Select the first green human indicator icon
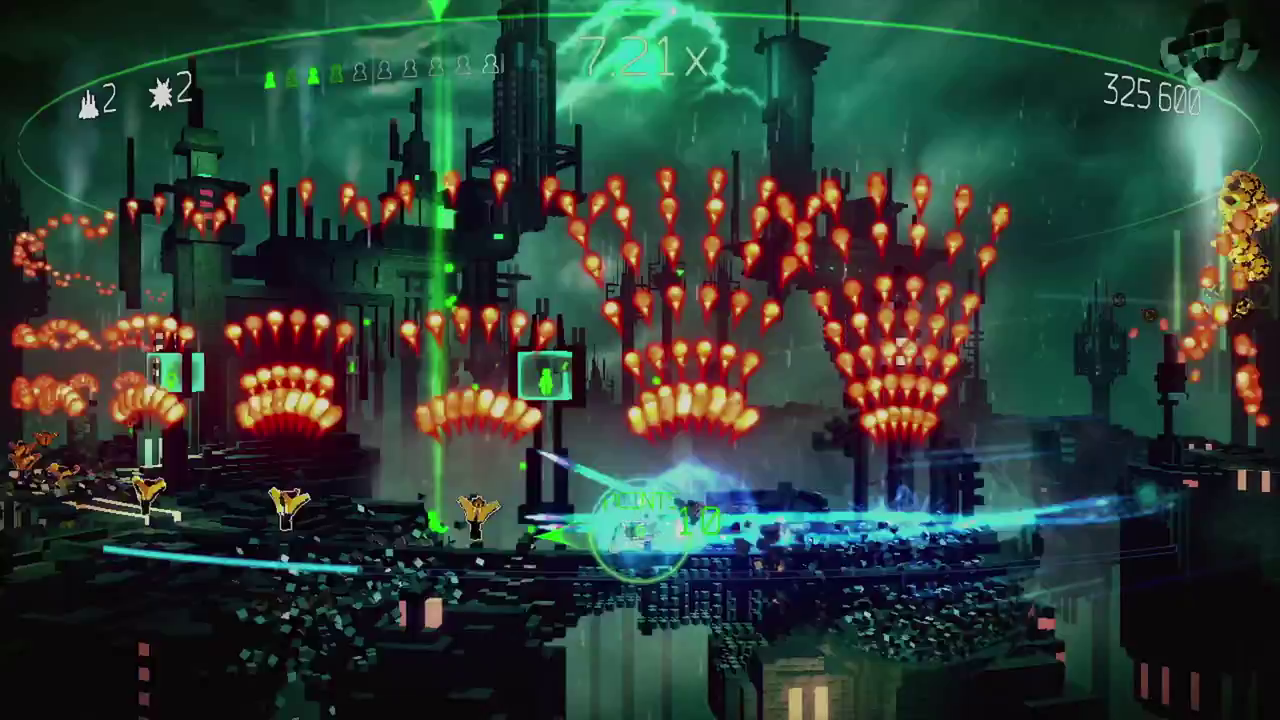The height and width of the screenshot is (720, 1280). pyautogui.click(x=268, y=72)
